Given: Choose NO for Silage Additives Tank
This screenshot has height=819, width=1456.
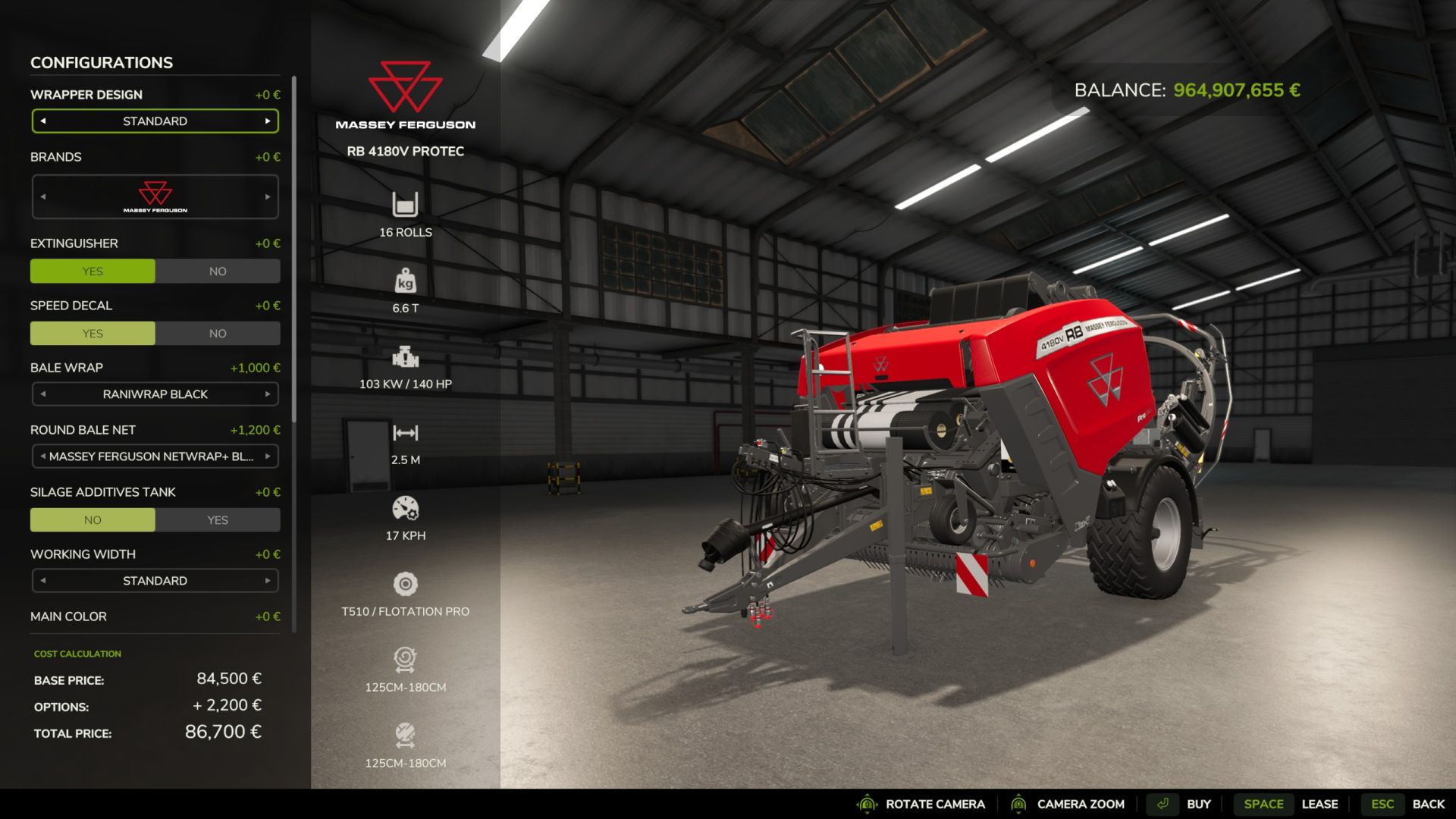Looking at the screenshot, I should point(93,520).
